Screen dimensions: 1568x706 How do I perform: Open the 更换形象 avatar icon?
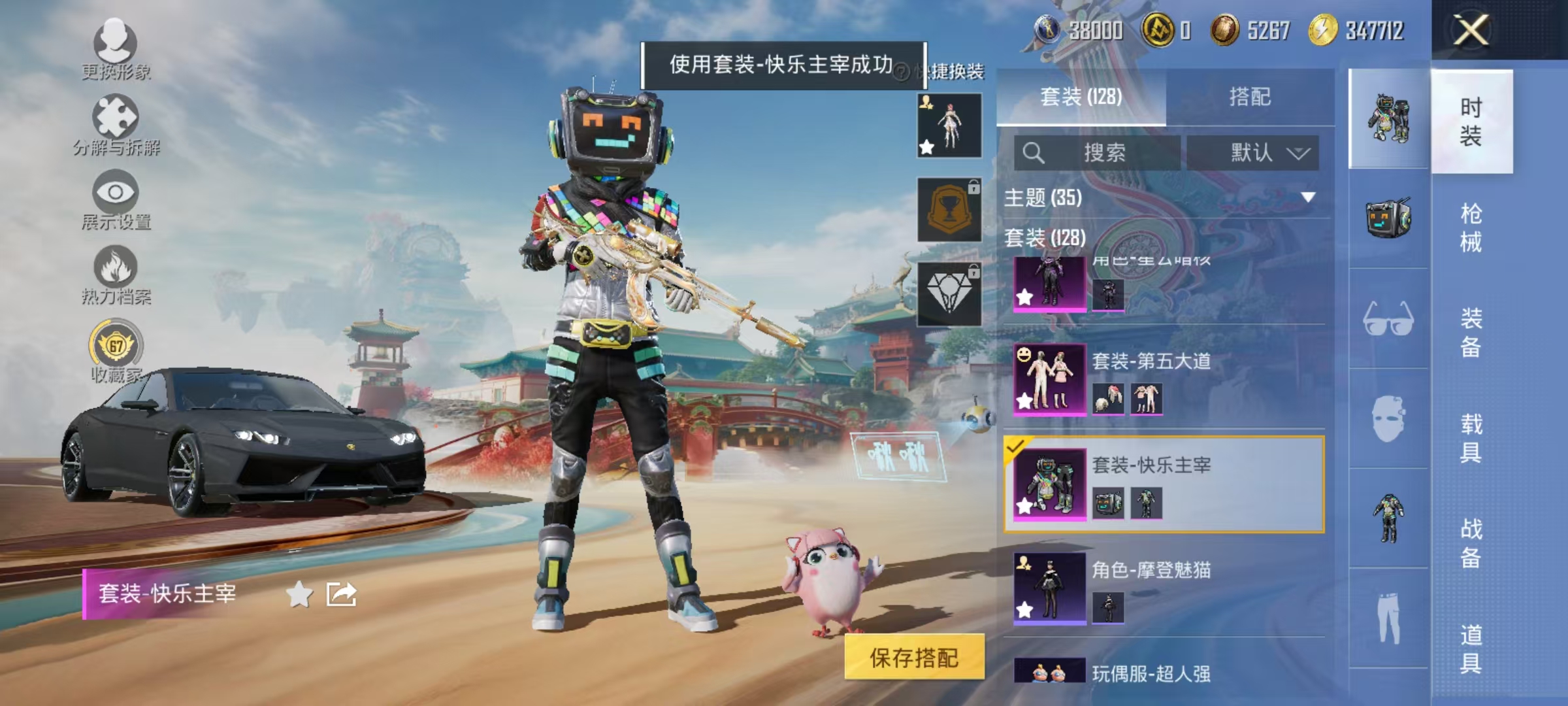click(x=114, y=42)
